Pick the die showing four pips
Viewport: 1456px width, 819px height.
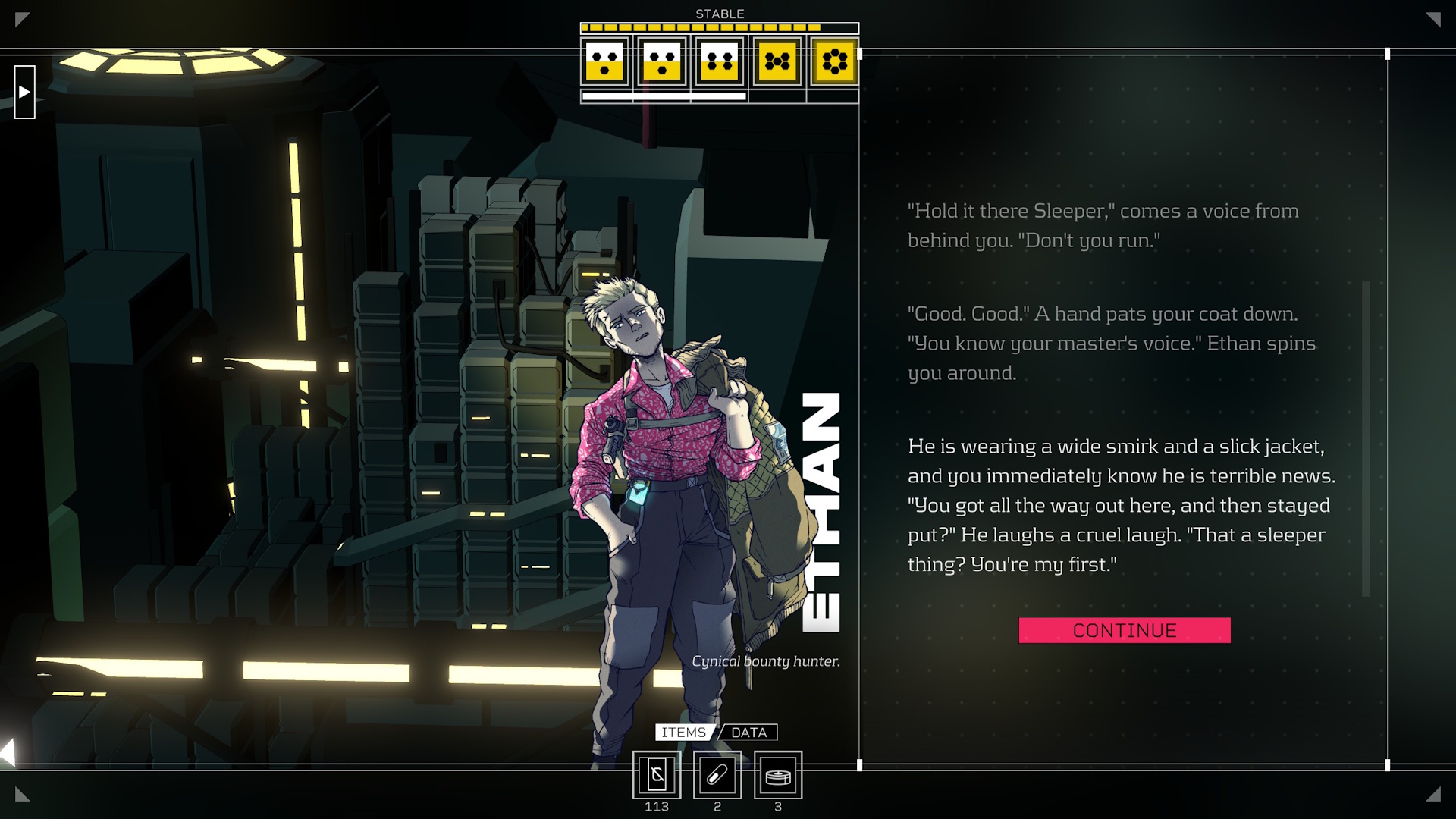point(720,61)
